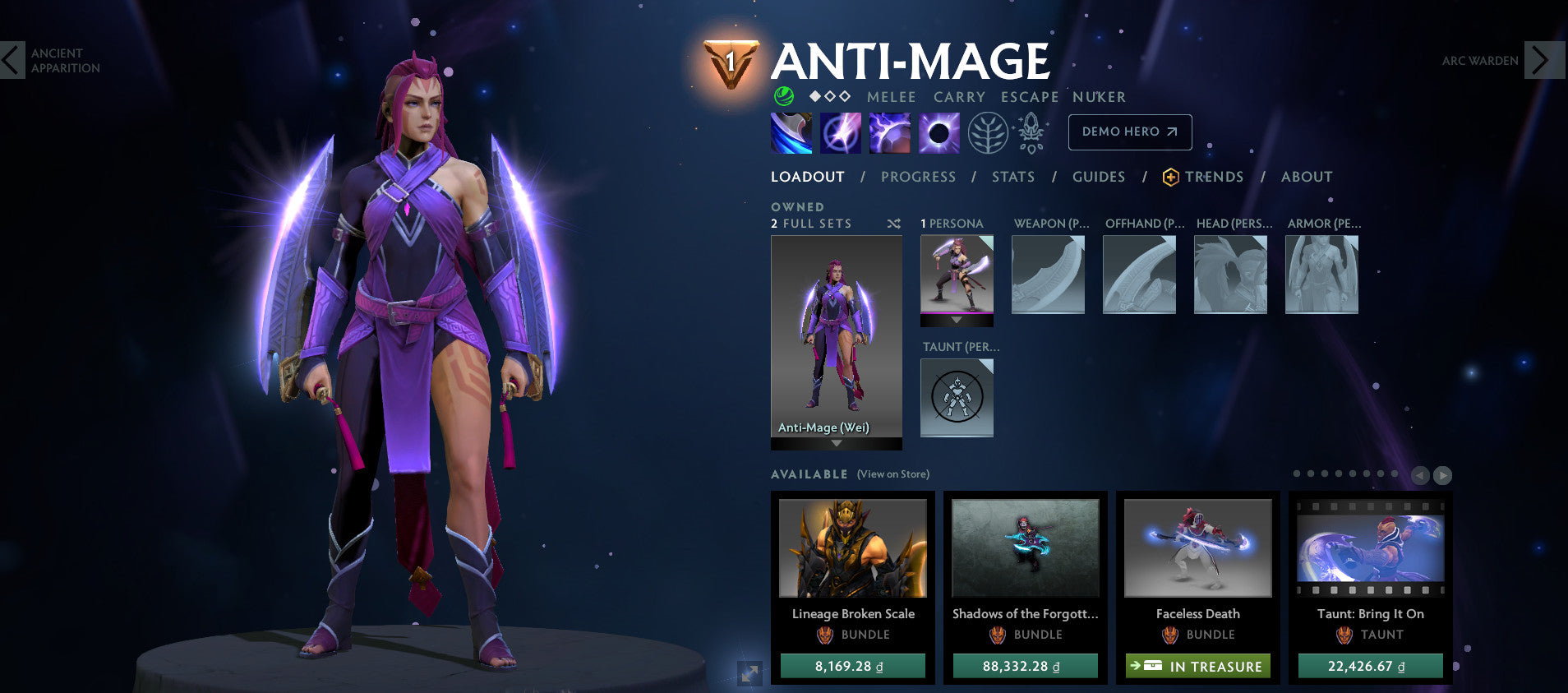This screenshot has width=1568, height=693.
Task: Click the DEMO HERO button
Action: point(1129,132)
